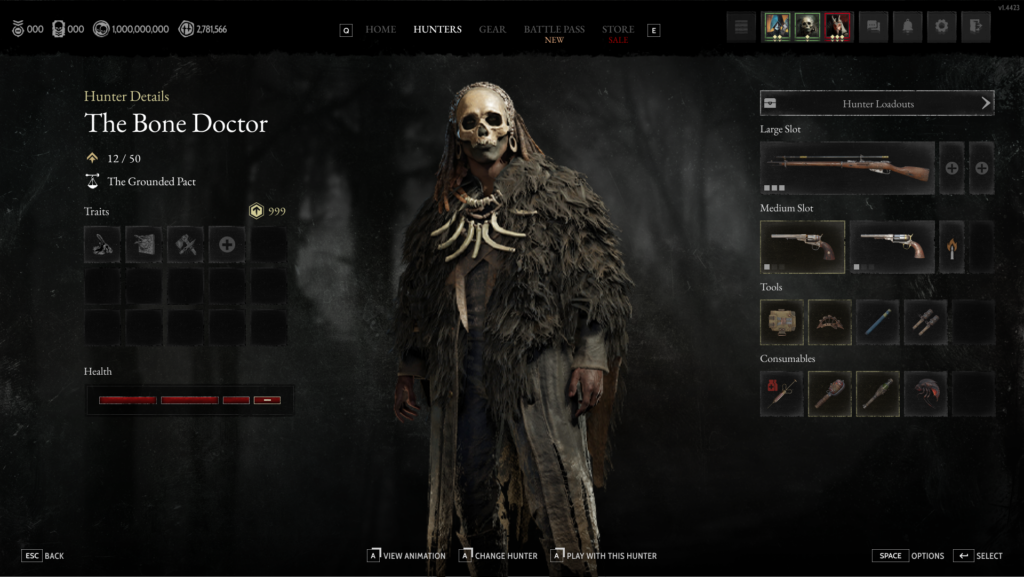This screenshot has width=1024, height=577.
Task: Select the blue fuse tool slot
Action: (877, 322)
